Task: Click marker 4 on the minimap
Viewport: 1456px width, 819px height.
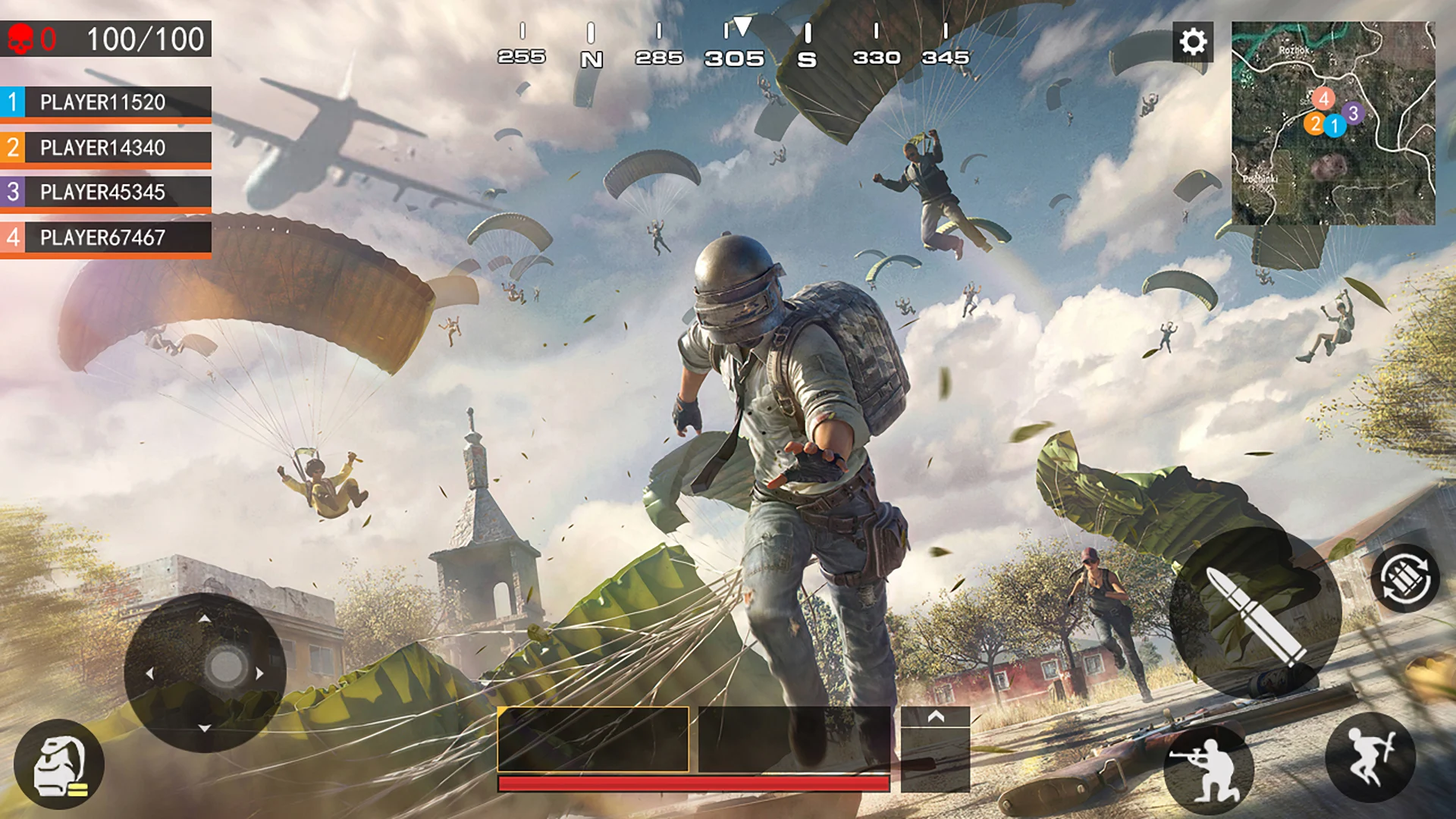Action: (1323, 99)
